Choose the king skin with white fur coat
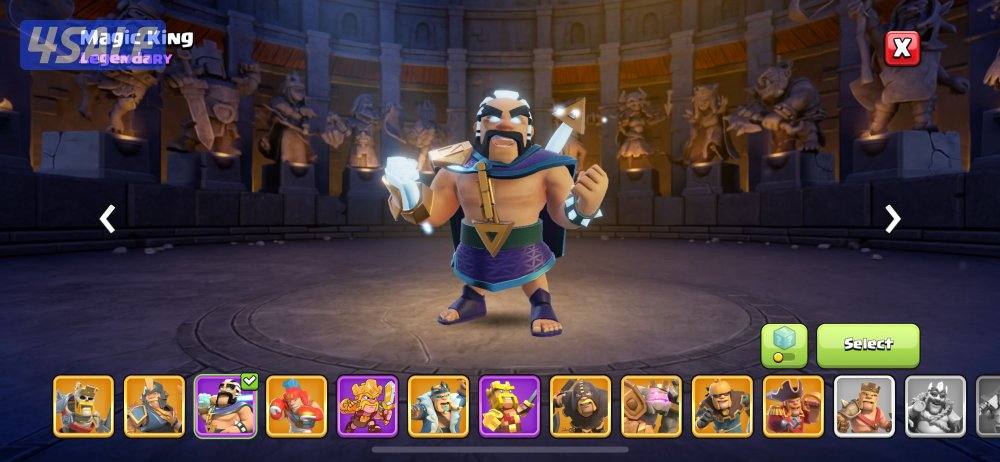The height and width of the screenshot is (462, 1000). tap(439, 406)
